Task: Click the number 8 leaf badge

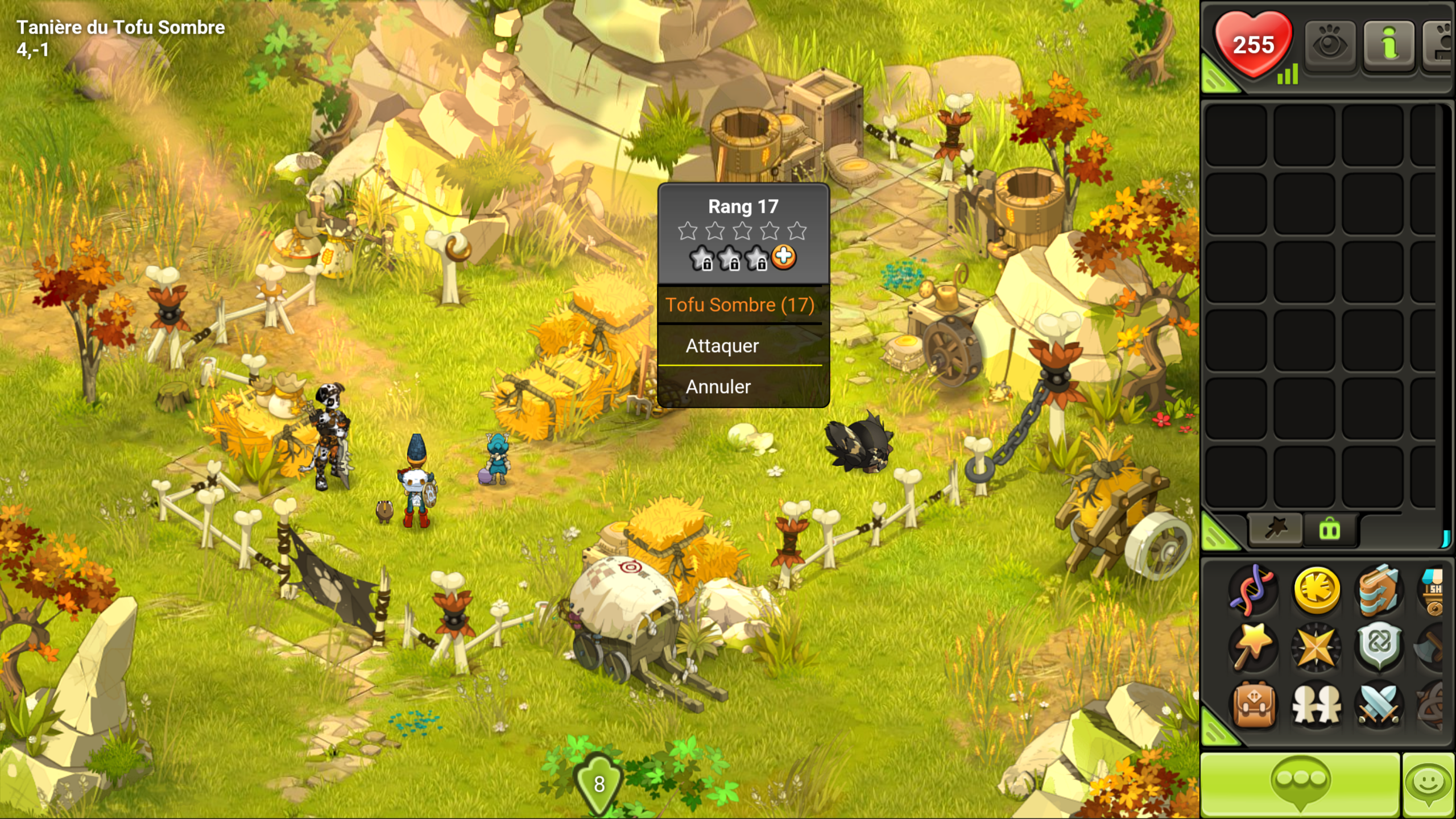Action: [599, 784]
